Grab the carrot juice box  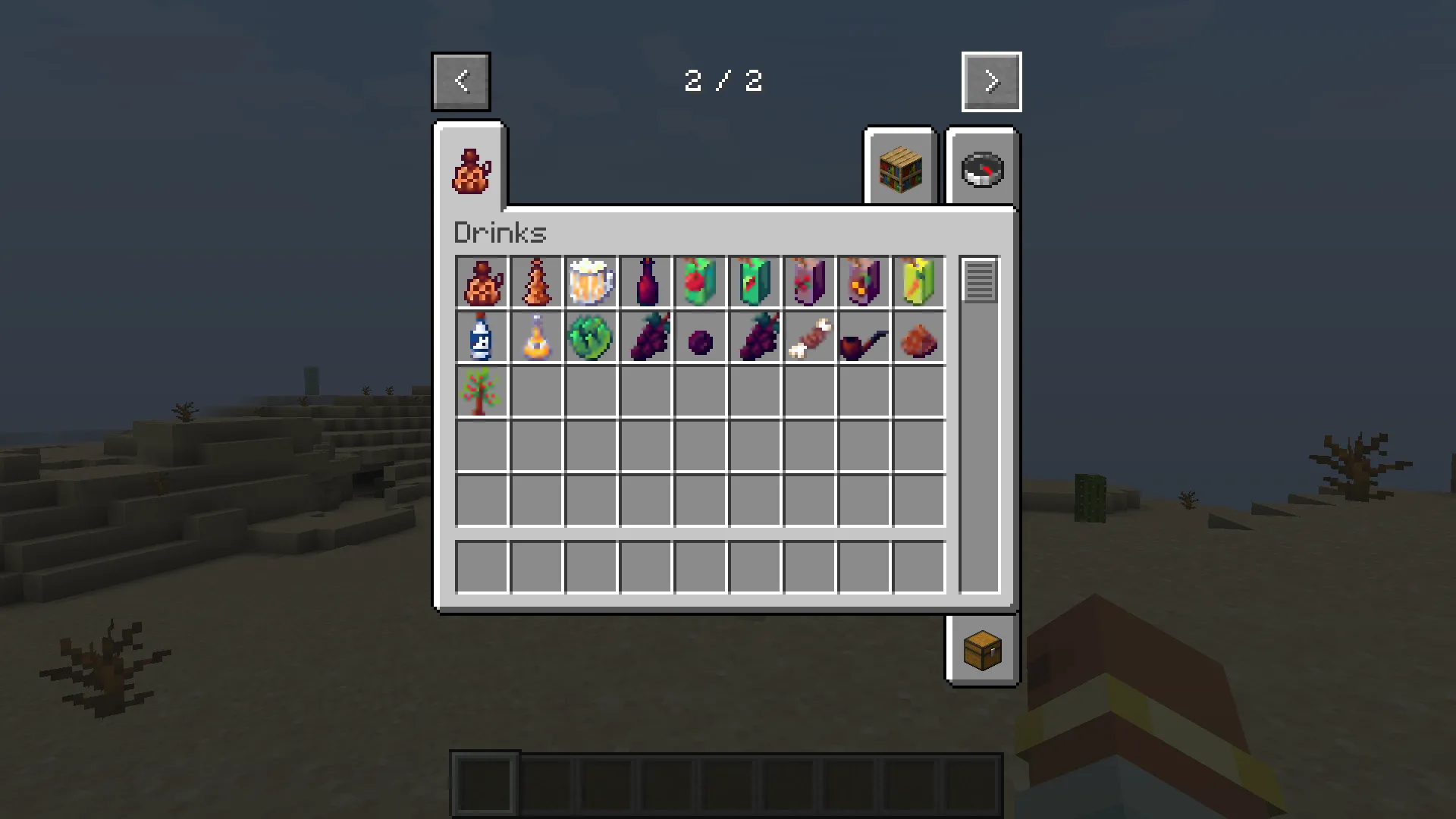pos(920,282)
